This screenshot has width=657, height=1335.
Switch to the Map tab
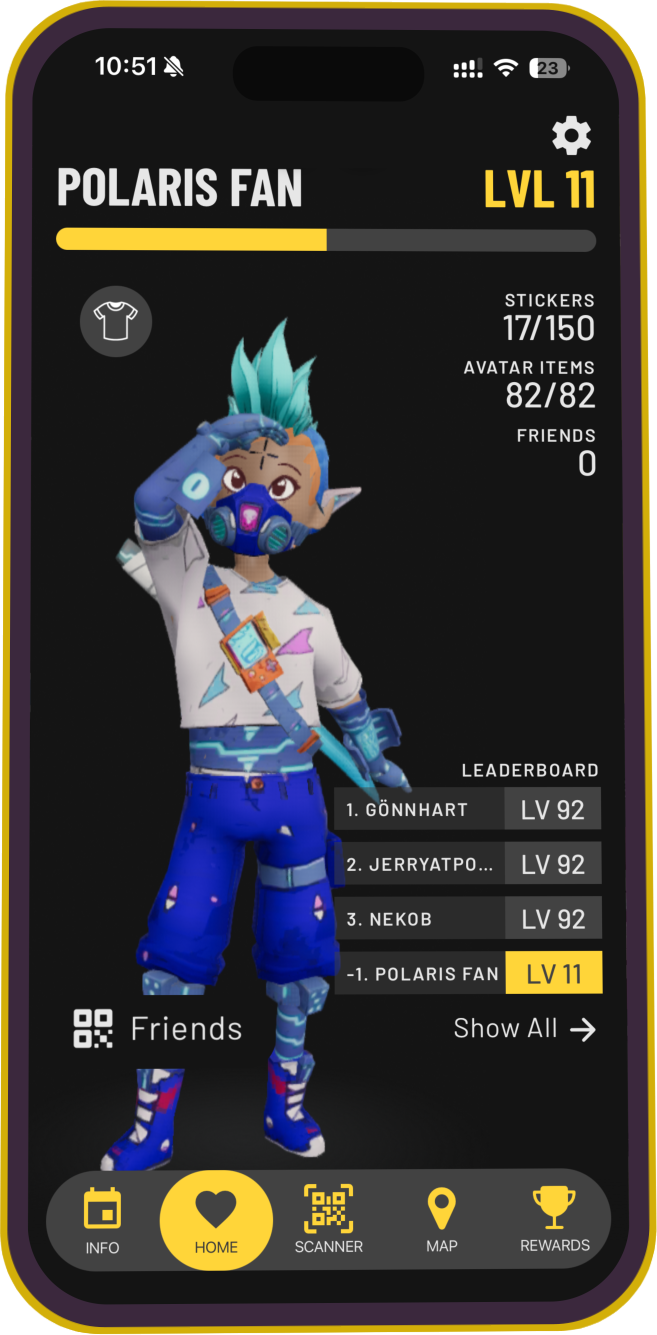click(441, 1220)
